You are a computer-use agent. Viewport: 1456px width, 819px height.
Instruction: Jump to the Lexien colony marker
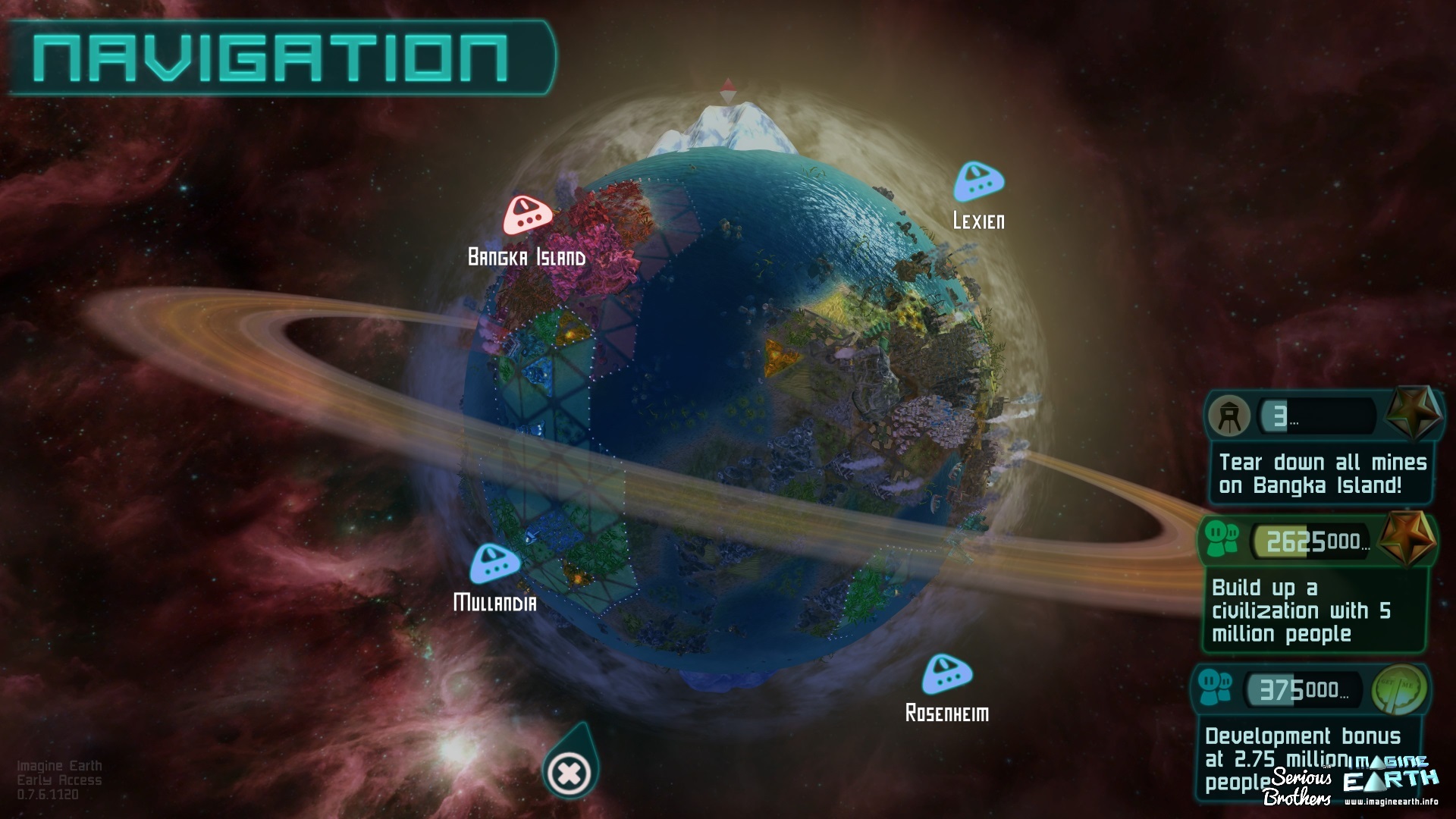click(x=978, y=181)
